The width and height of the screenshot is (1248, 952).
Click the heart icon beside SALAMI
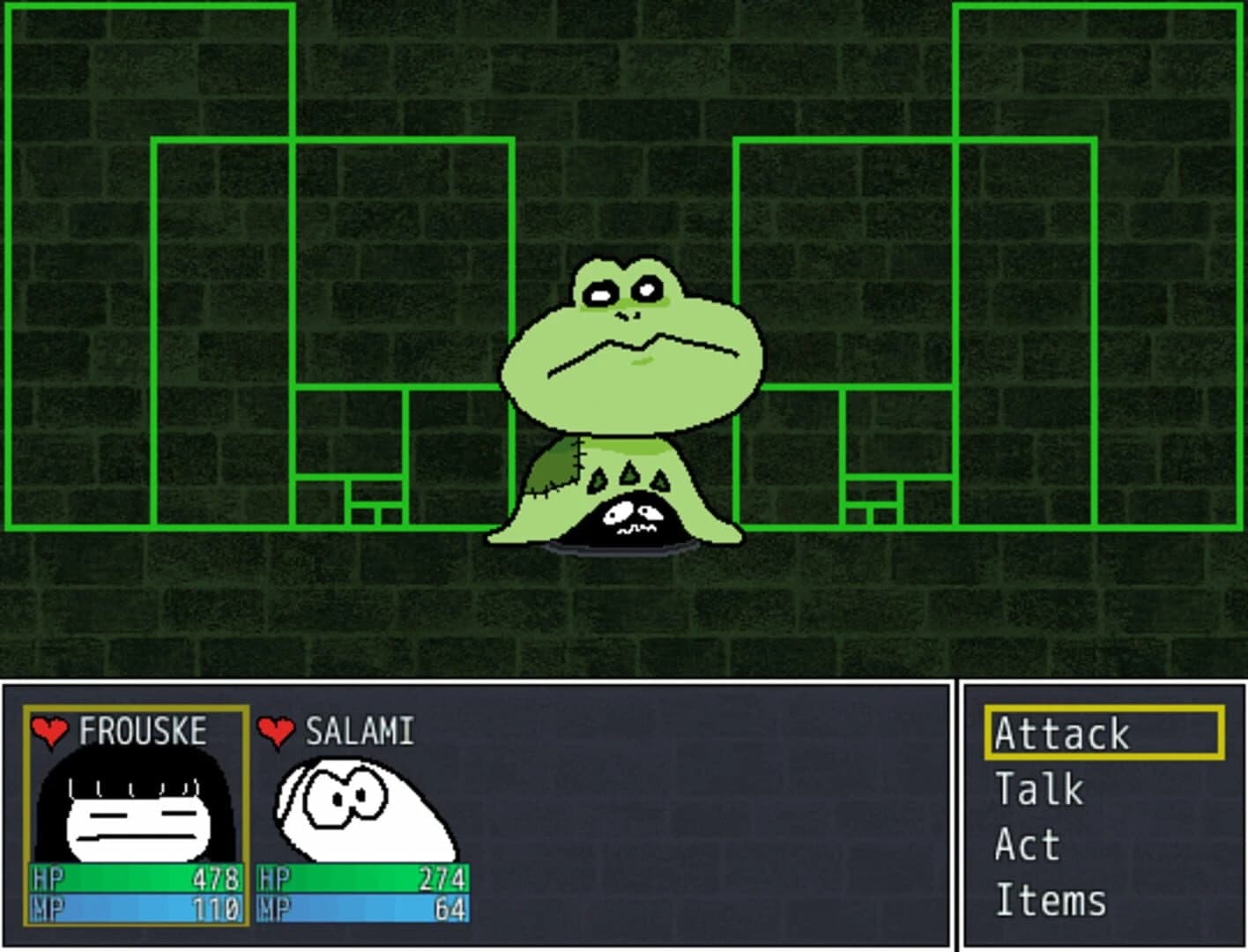pos(275,730)
